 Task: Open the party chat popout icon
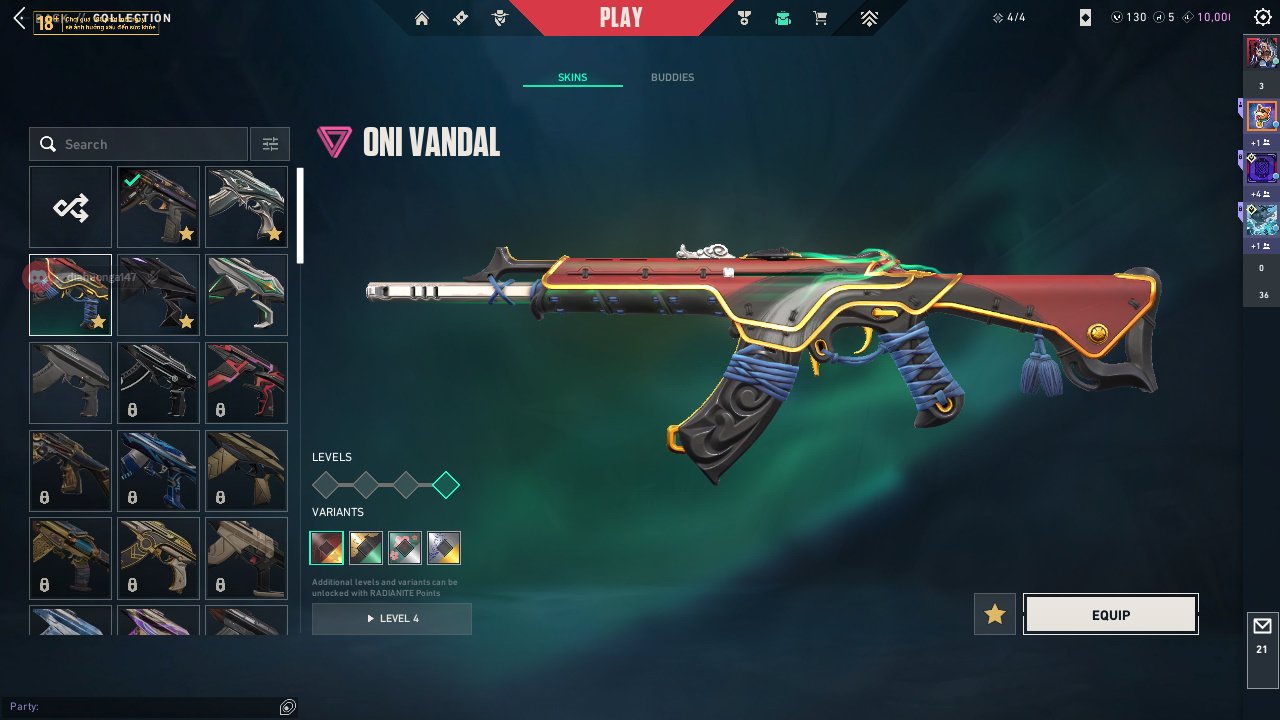tap(288, 707)
